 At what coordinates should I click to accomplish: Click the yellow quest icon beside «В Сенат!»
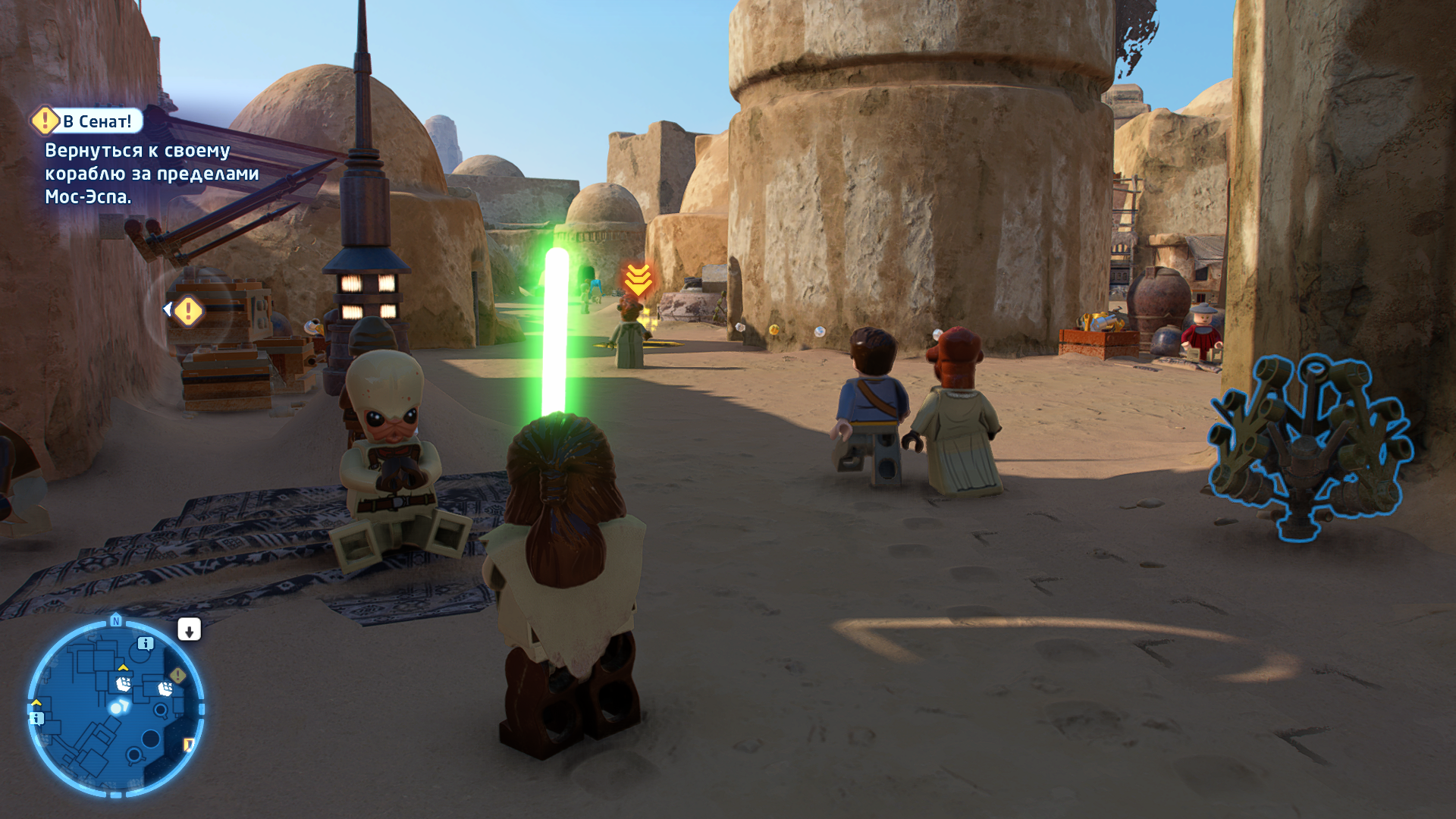(45, 120)
